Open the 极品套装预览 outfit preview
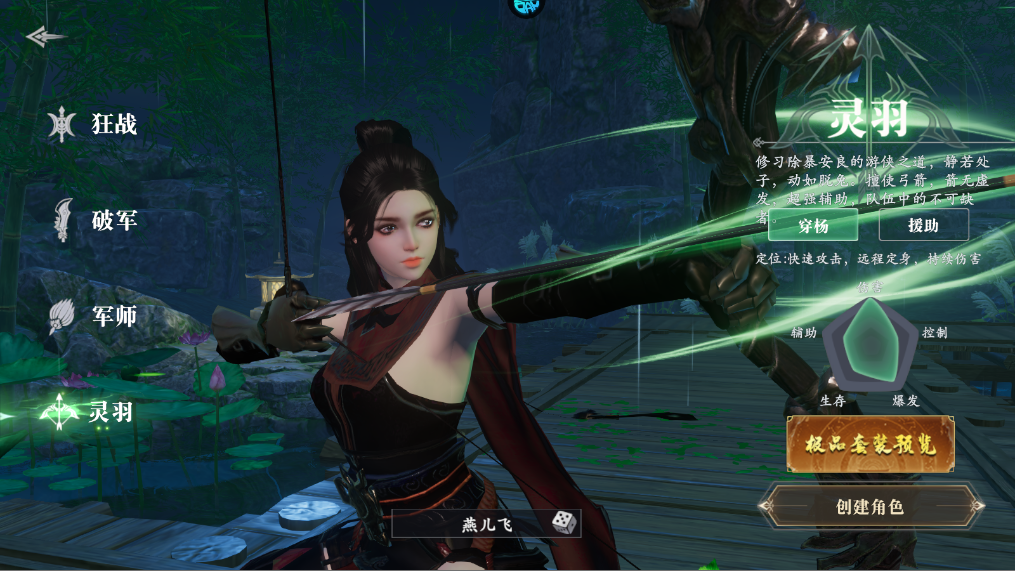 (x=870, y=444)
